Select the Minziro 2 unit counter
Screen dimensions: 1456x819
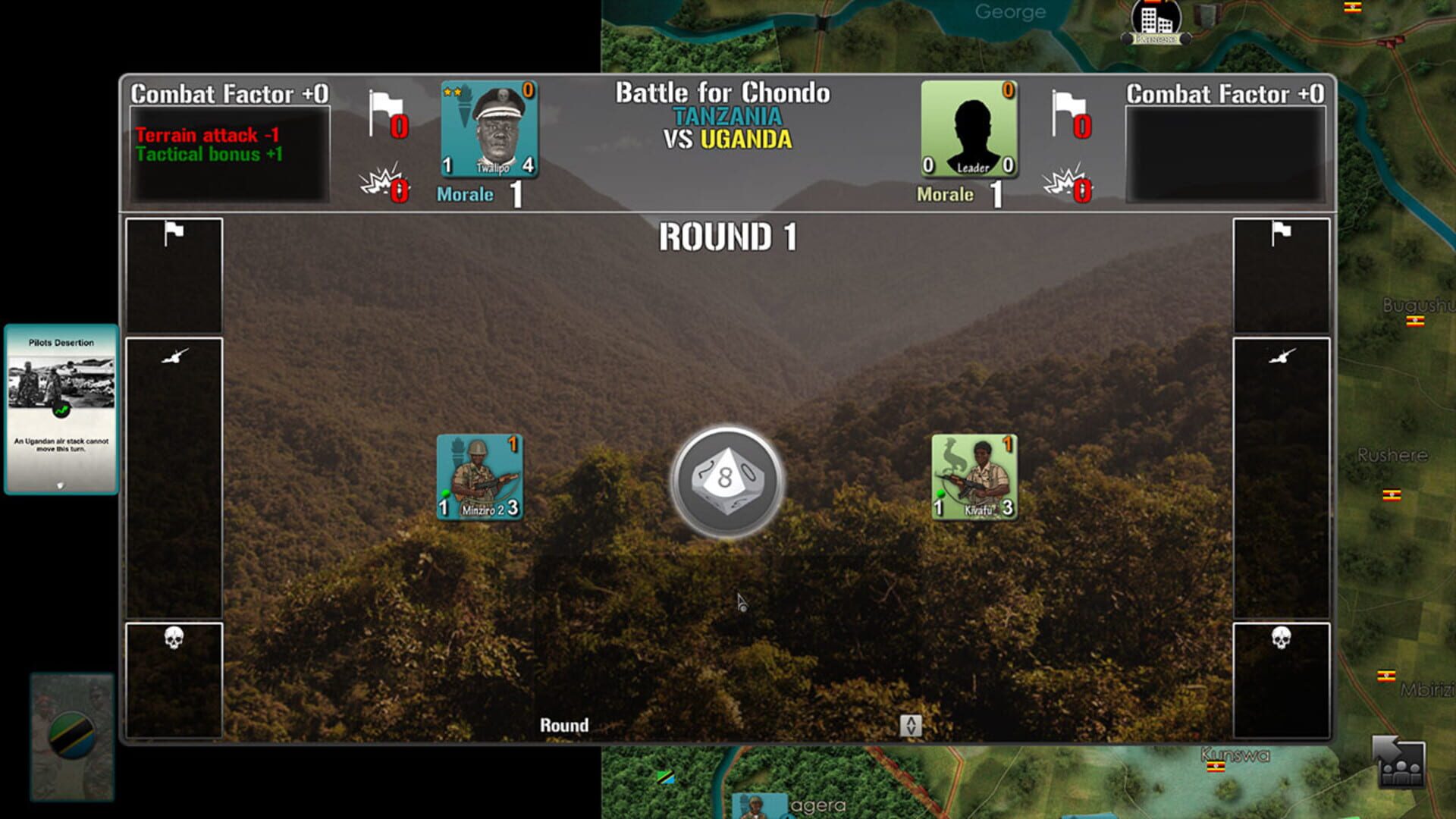pyautogui.click(x=480, y=476)
